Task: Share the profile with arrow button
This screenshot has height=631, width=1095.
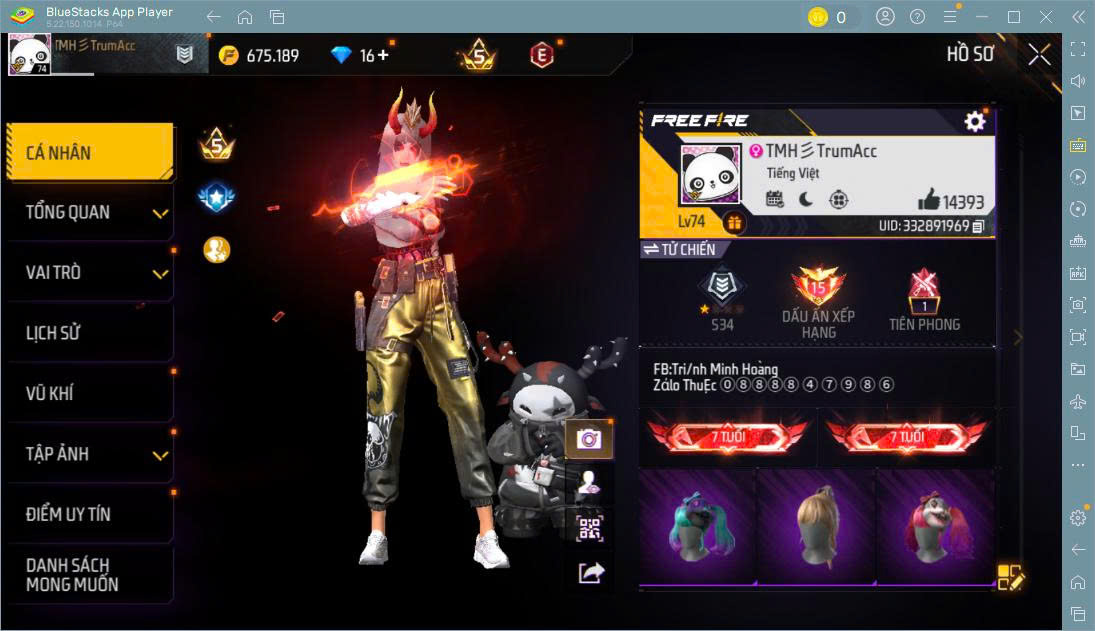Action: coord(590,573)
